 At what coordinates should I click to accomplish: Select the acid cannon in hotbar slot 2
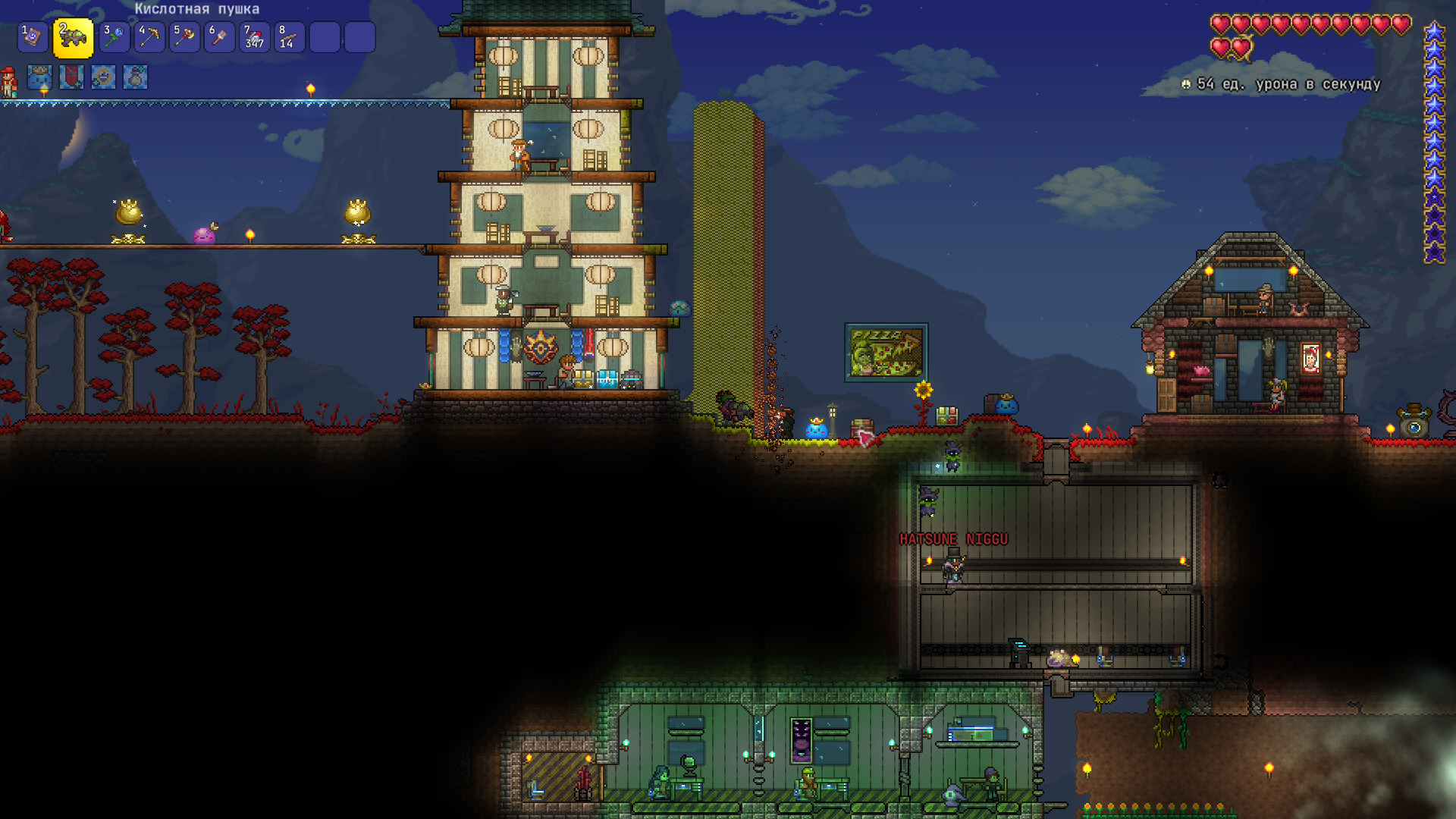click(x=73, y=38)
